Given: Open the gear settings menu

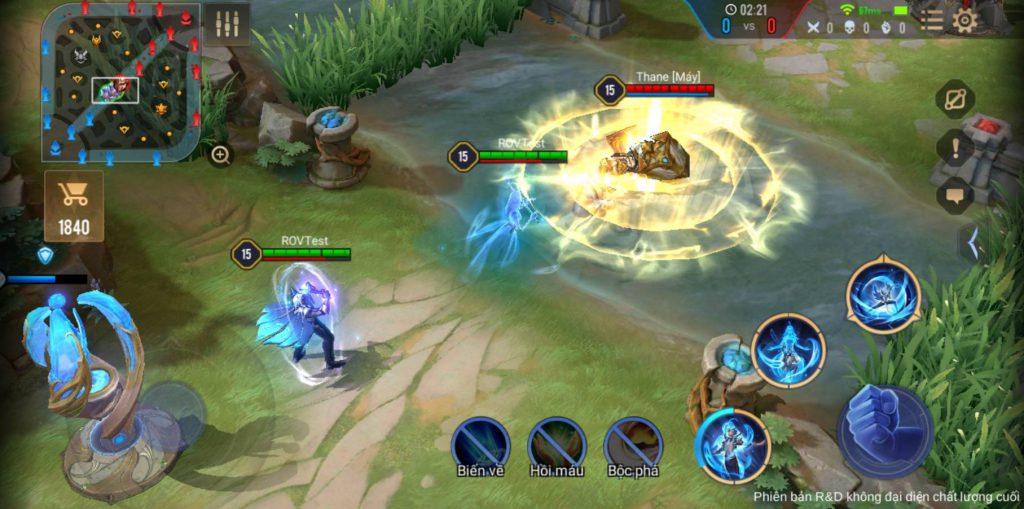Looking at the screenshot, I should [x=964, y=20].
